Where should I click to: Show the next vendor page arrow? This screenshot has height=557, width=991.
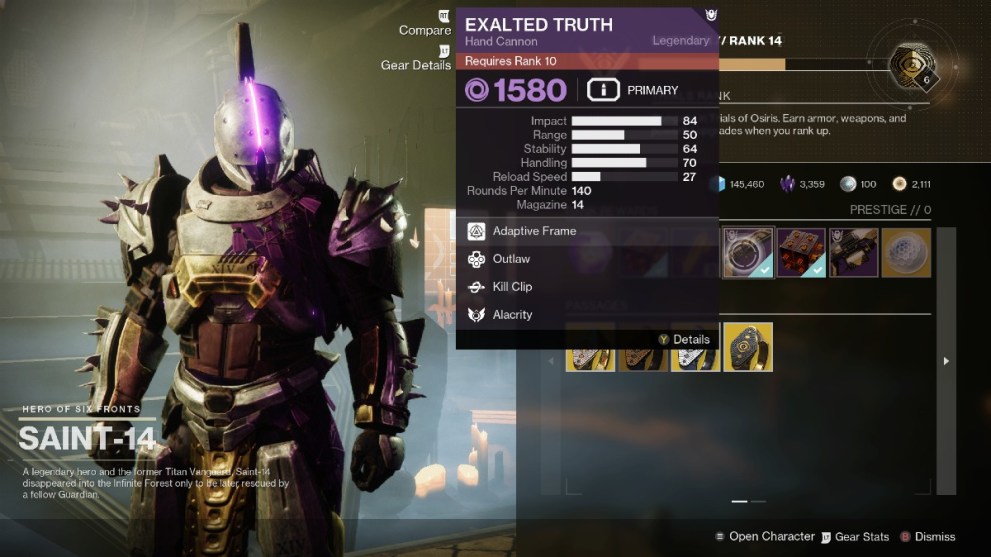pos(947,360)
